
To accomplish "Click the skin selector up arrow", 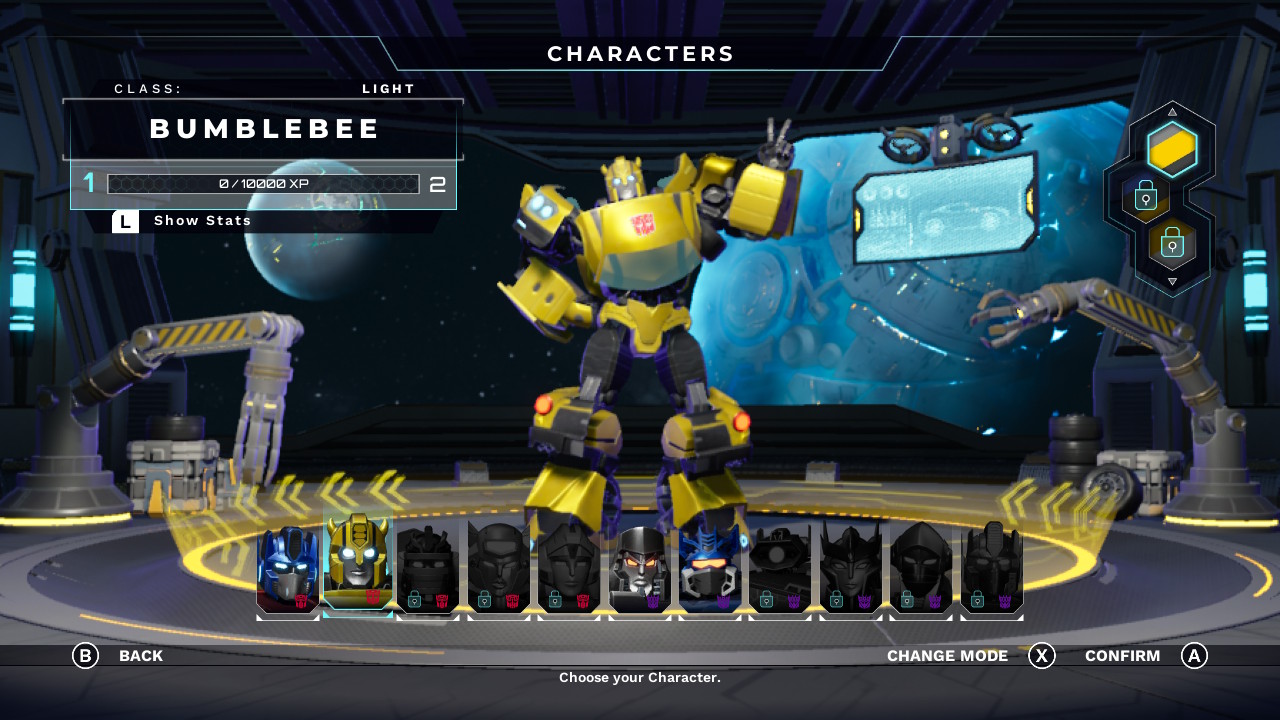I will (x=1172, y=111).
